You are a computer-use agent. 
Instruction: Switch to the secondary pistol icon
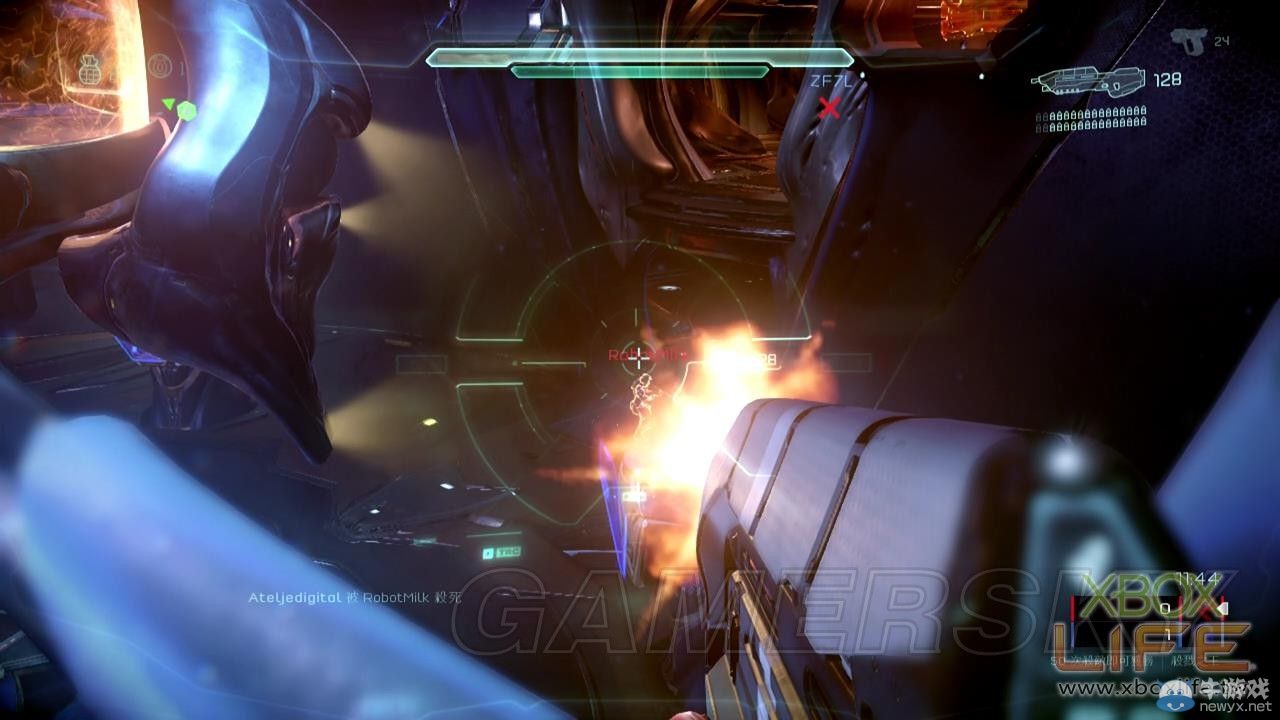point(1187,41)
